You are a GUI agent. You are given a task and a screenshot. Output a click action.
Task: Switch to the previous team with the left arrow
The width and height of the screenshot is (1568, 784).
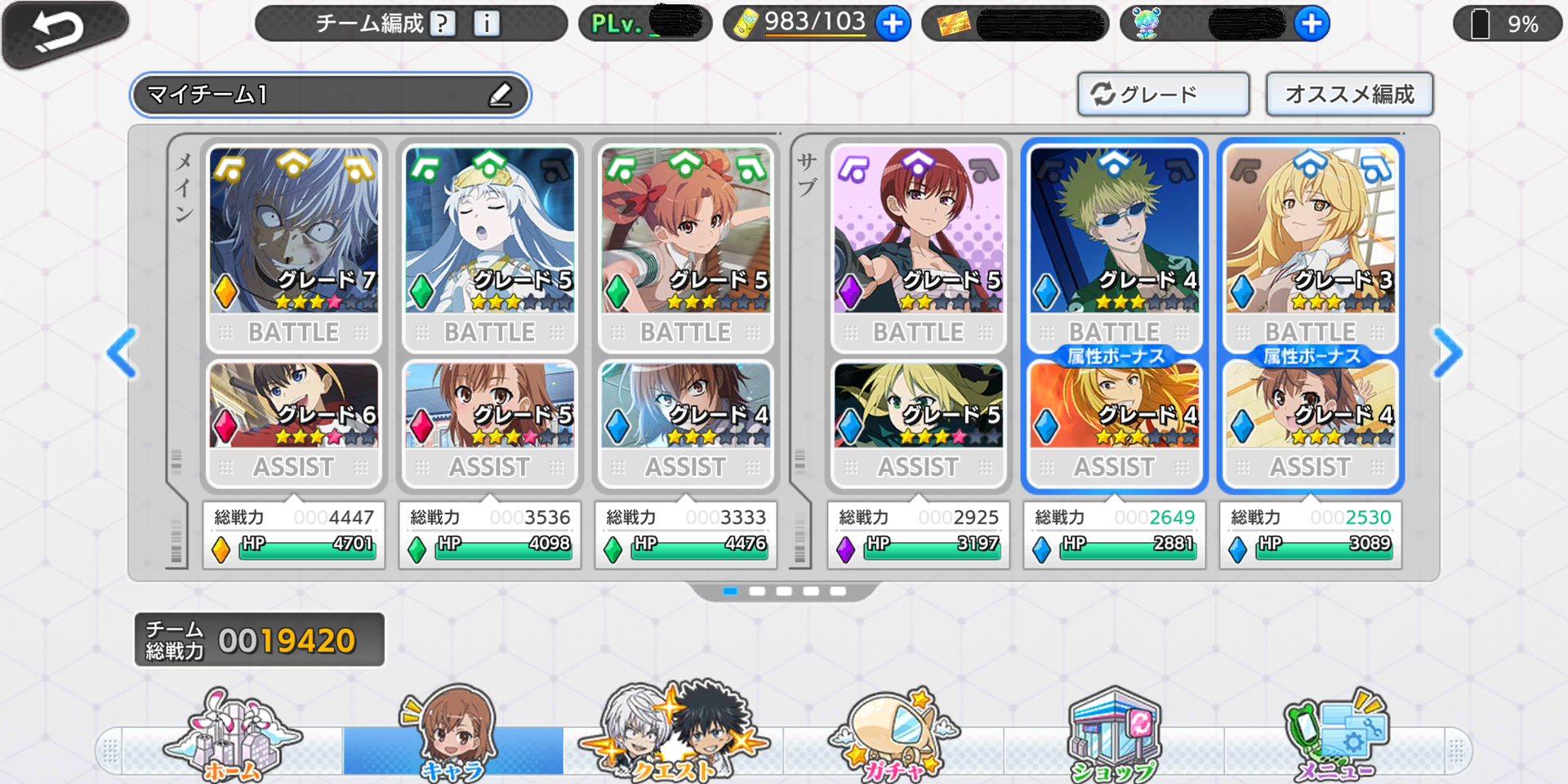[122, 353]
